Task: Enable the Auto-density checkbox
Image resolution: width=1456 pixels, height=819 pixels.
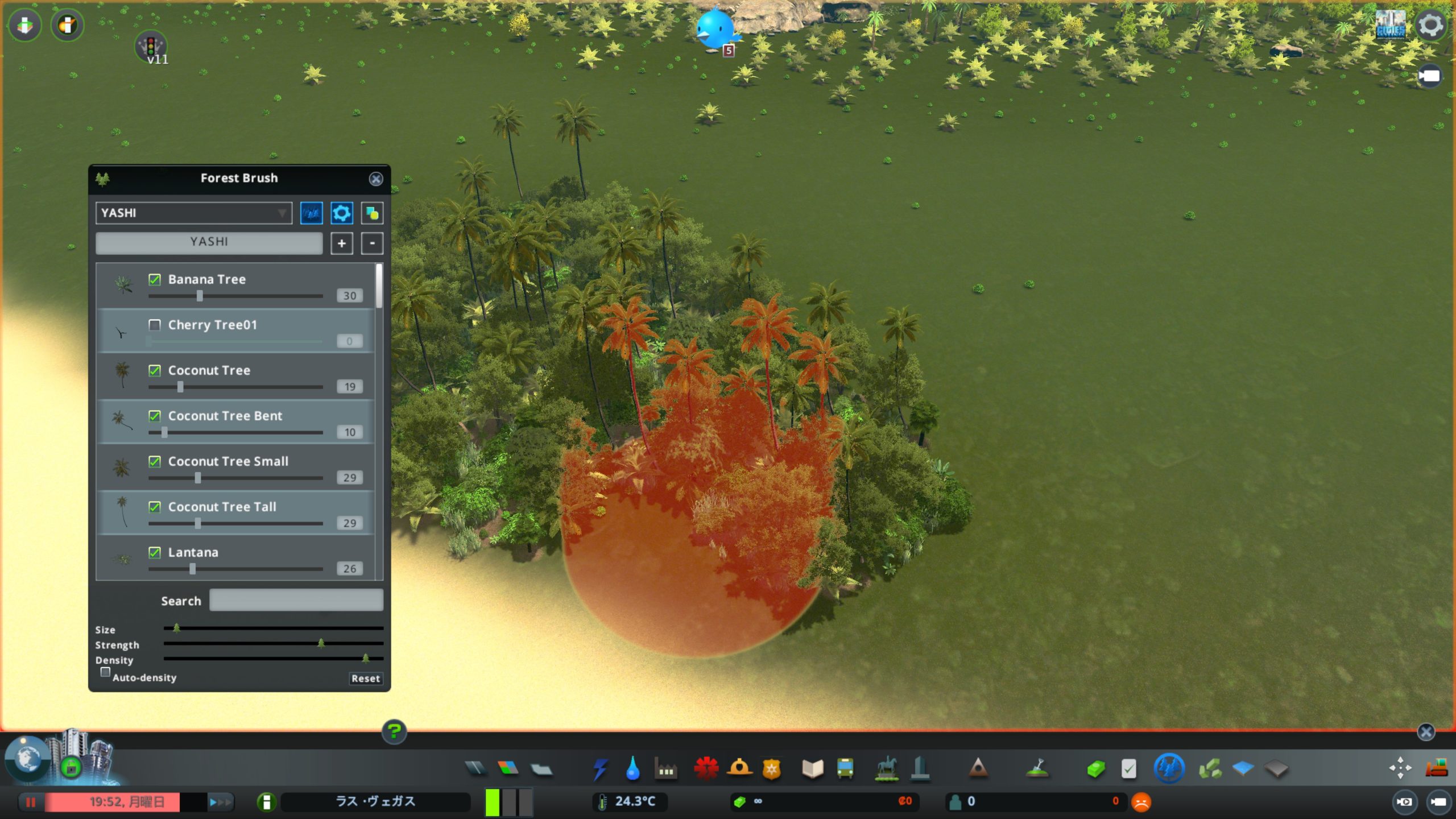Action: tap(105, 672)
